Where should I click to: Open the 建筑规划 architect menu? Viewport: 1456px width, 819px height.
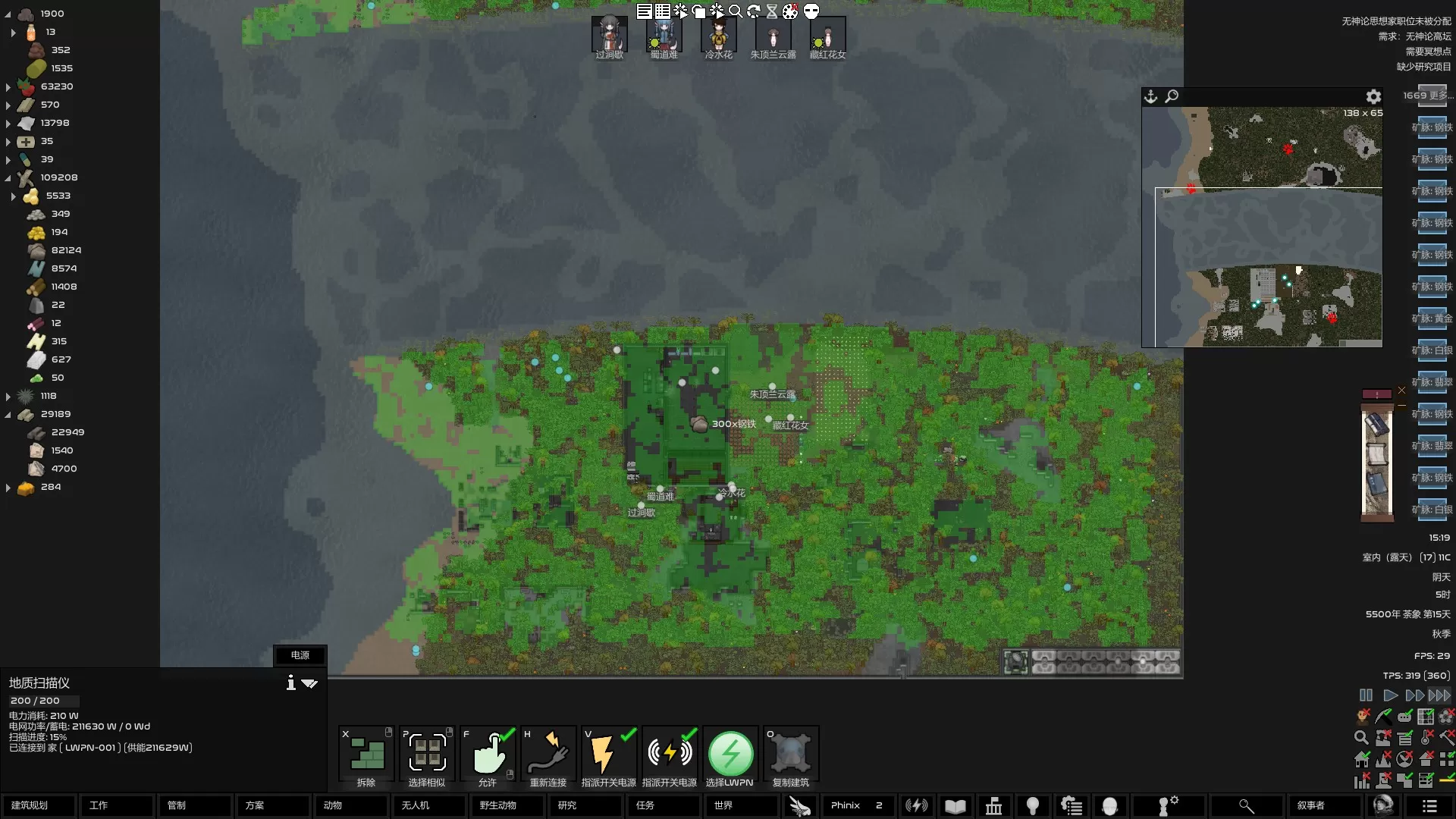(x=38, y=805)
